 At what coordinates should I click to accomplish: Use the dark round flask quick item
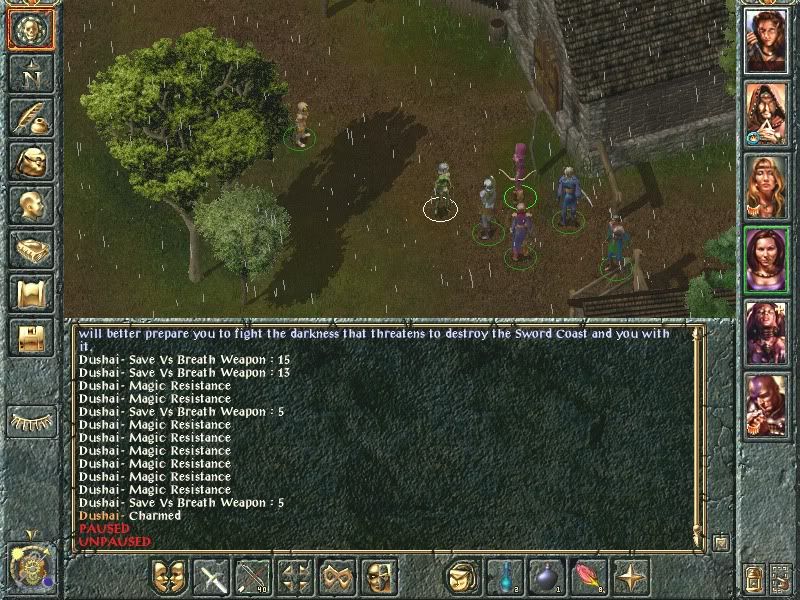click(x=547, y=577)
